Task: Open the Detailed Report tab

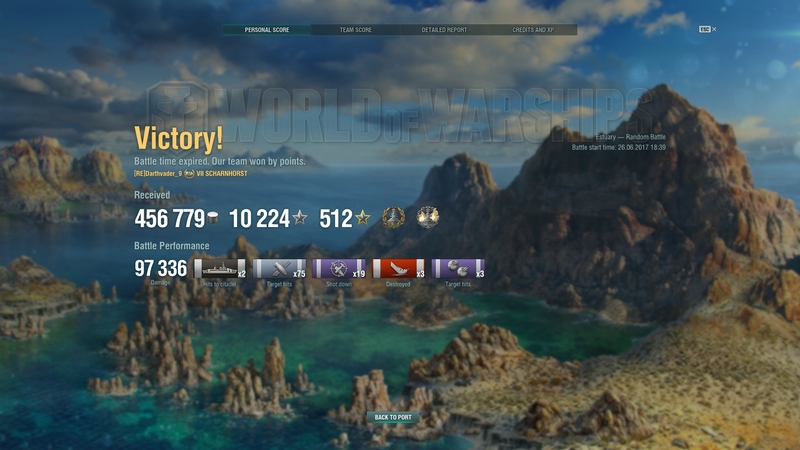Action: coord(444,30)
